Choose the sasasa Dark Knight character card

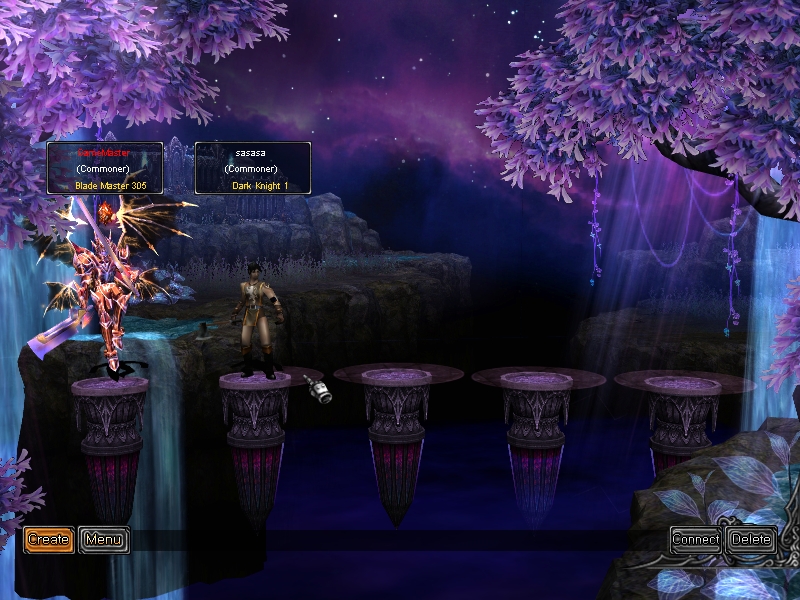[x=252, y=168]
